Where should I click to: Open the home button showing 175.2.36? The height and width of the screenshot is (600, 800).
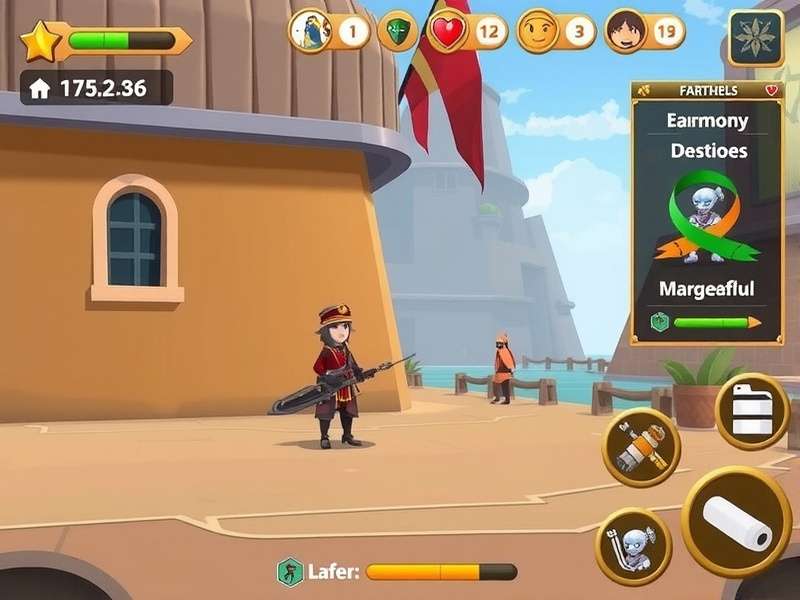tap(40, 88)
